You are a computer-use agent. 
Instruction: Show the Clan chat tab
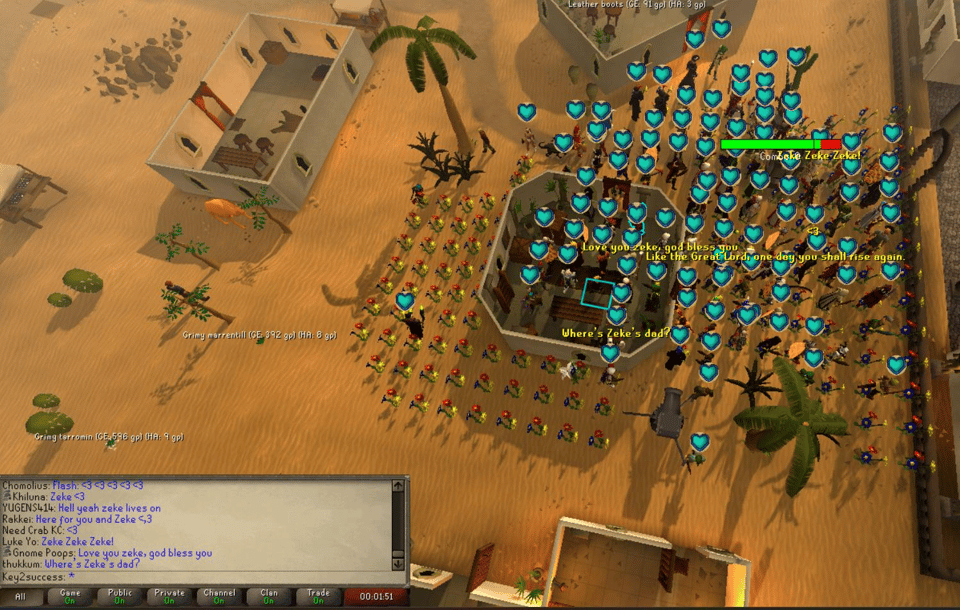click(269, 597)
